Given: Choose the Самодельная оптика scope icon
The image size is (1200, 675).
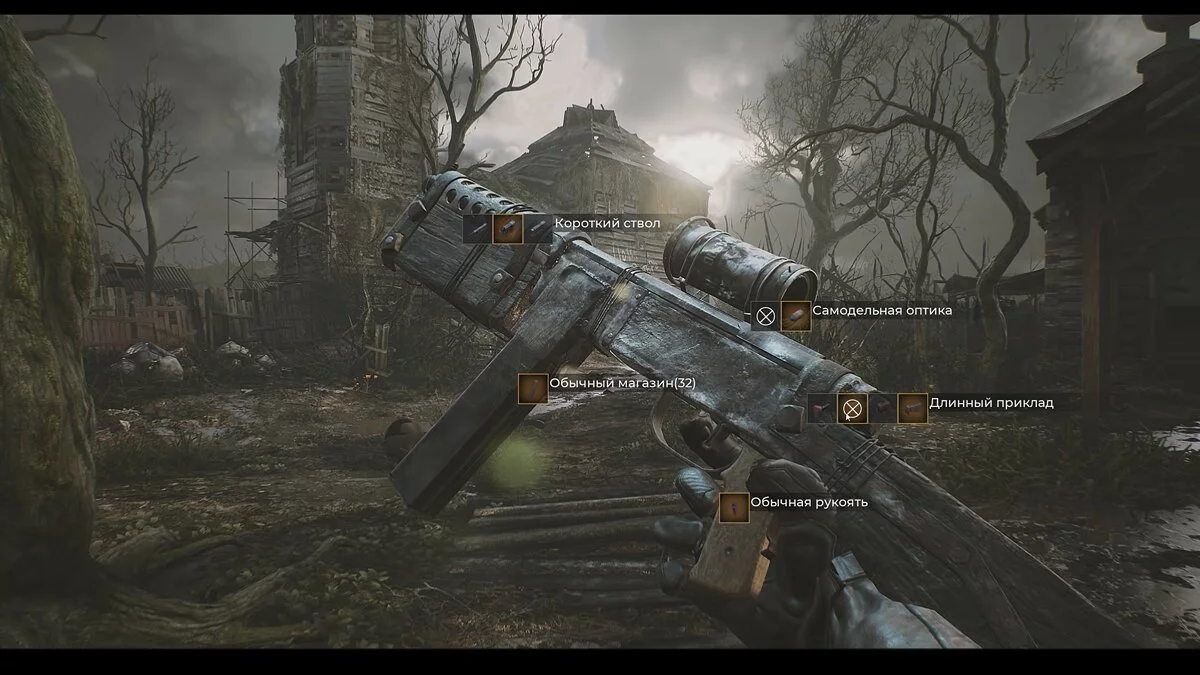Looking at the screenshot, I should click(x=796, y=316).
